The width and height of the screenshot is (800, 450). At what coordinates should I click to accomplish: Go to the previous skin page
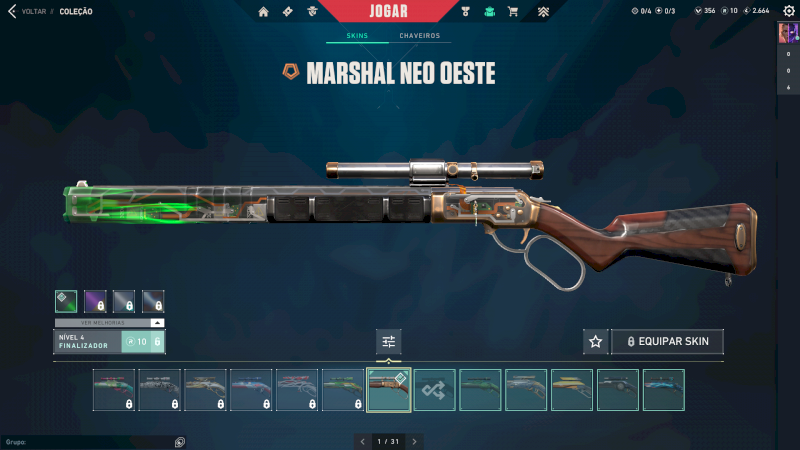click(x=363, y=441)
